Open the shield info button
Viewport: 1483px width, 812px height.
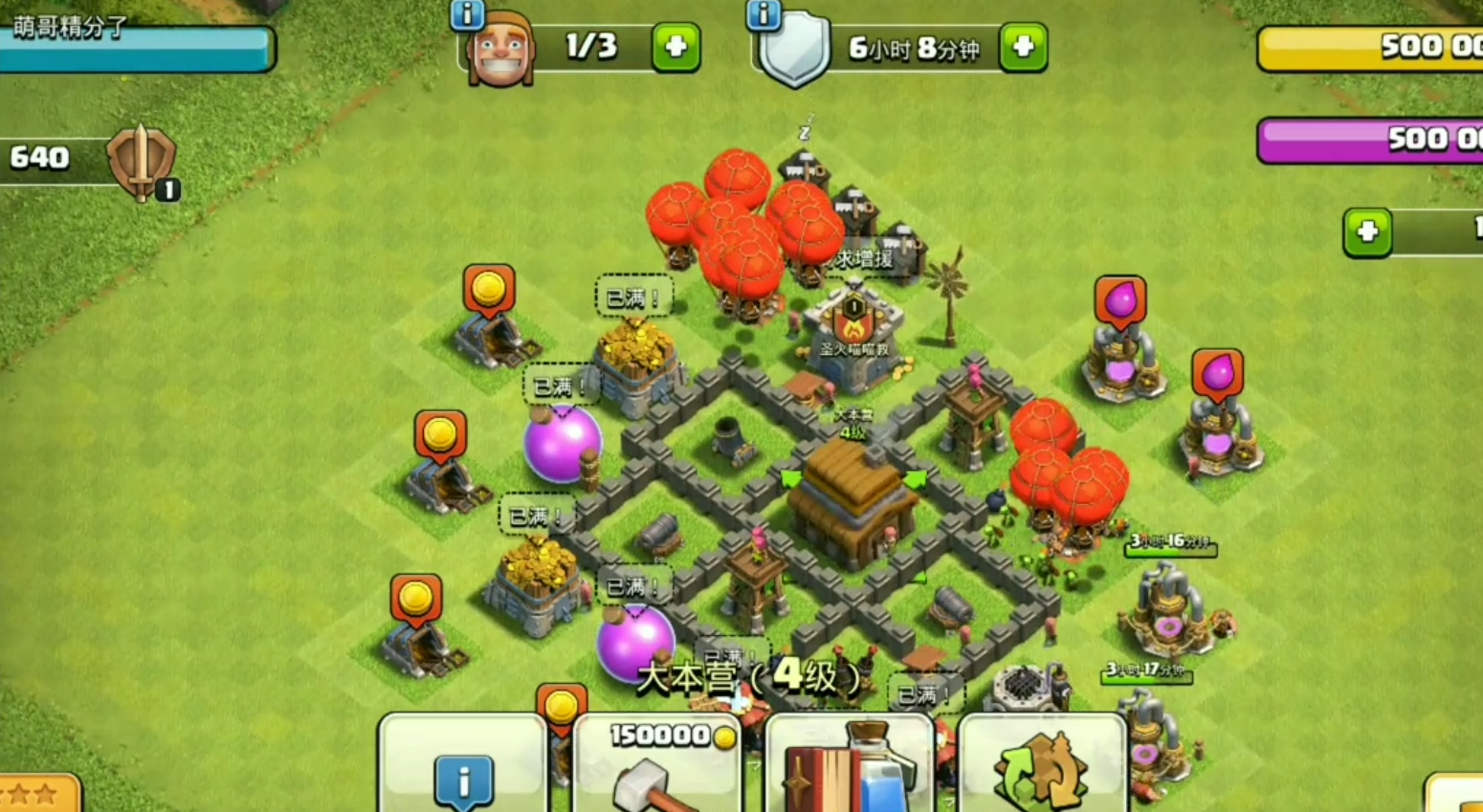tap(764, 14)
